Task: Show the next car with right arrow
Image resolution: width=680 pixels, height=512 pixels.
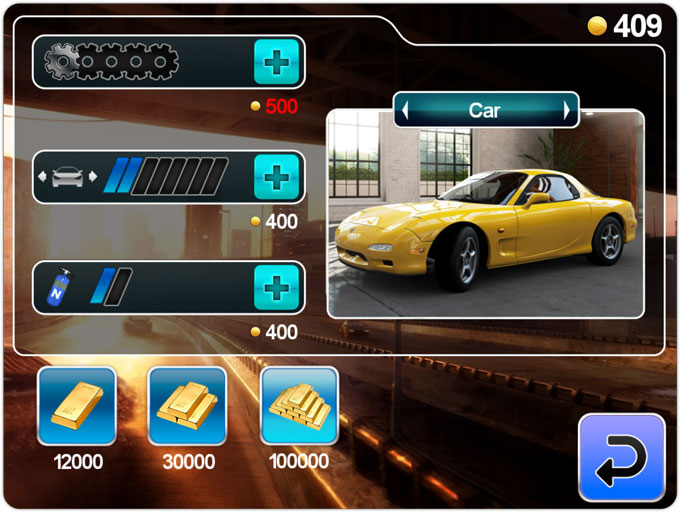Action: click(568, 110)
